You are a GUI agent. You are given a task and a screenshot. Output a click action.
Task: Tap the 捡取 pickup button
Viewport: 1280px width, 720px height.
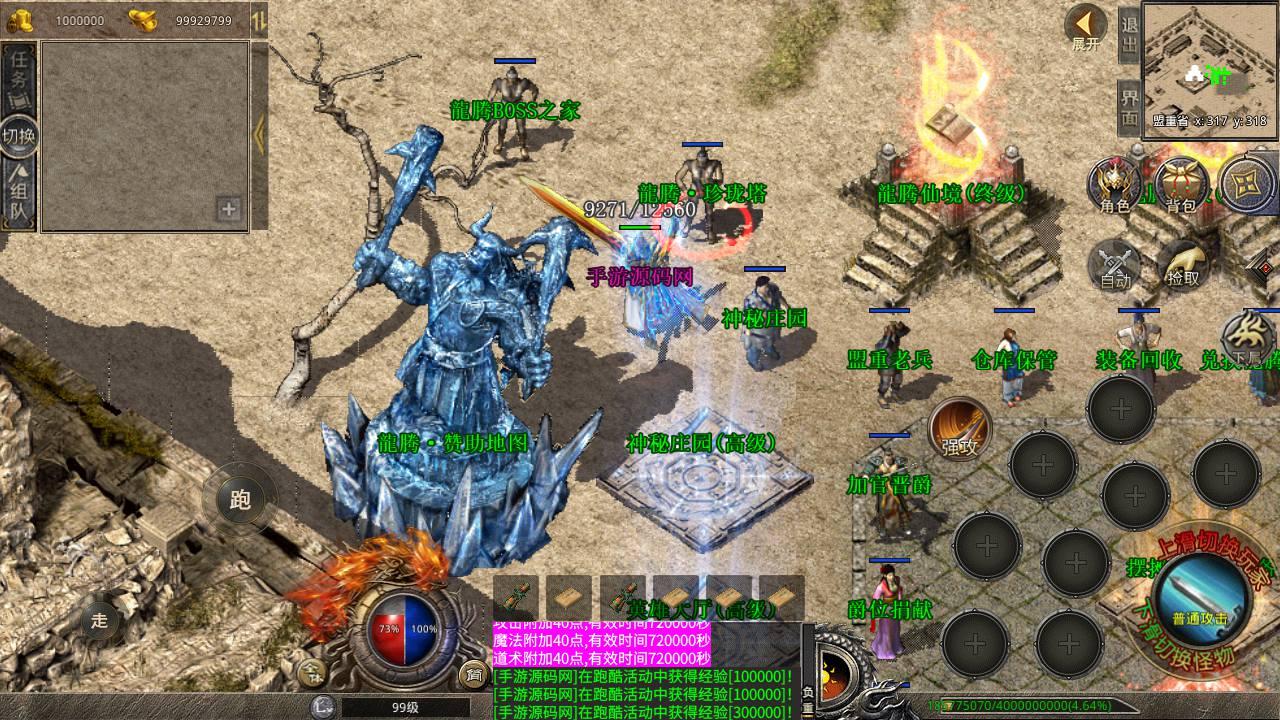[1183, 265]
